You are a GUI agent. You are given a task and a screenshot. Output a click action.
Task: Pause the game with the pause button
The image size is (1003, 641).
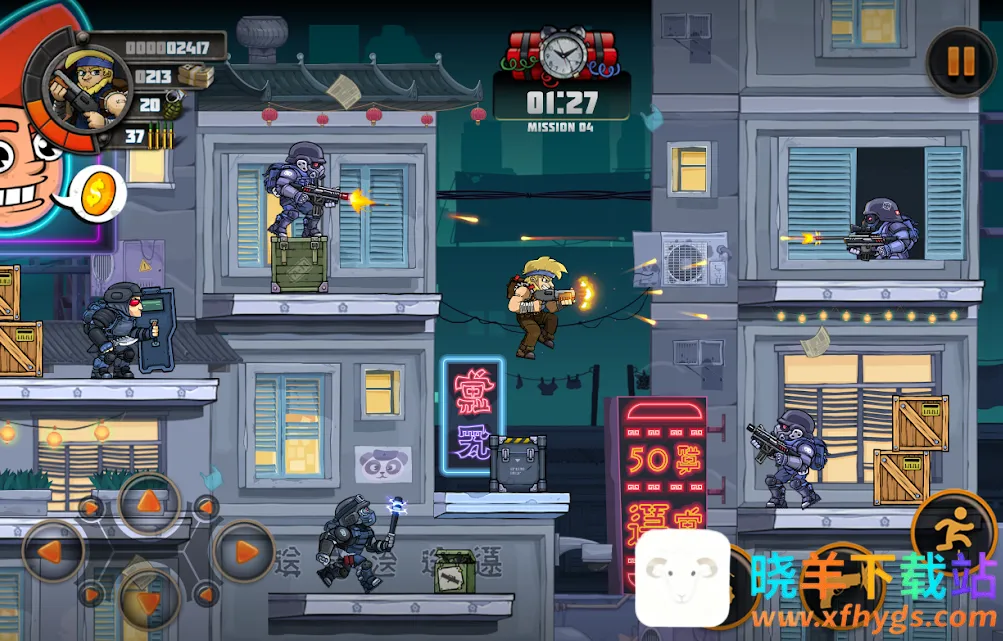960,62
